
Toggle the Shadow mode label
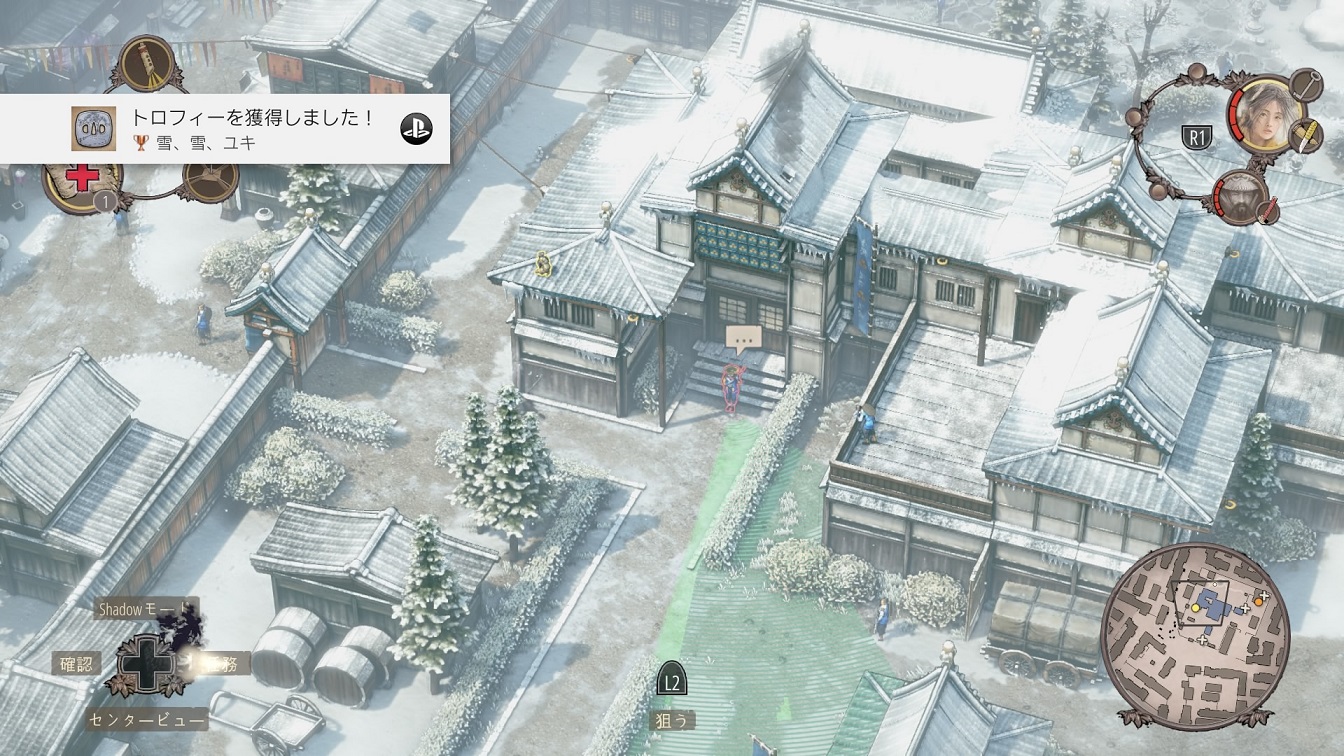point(140,608)
